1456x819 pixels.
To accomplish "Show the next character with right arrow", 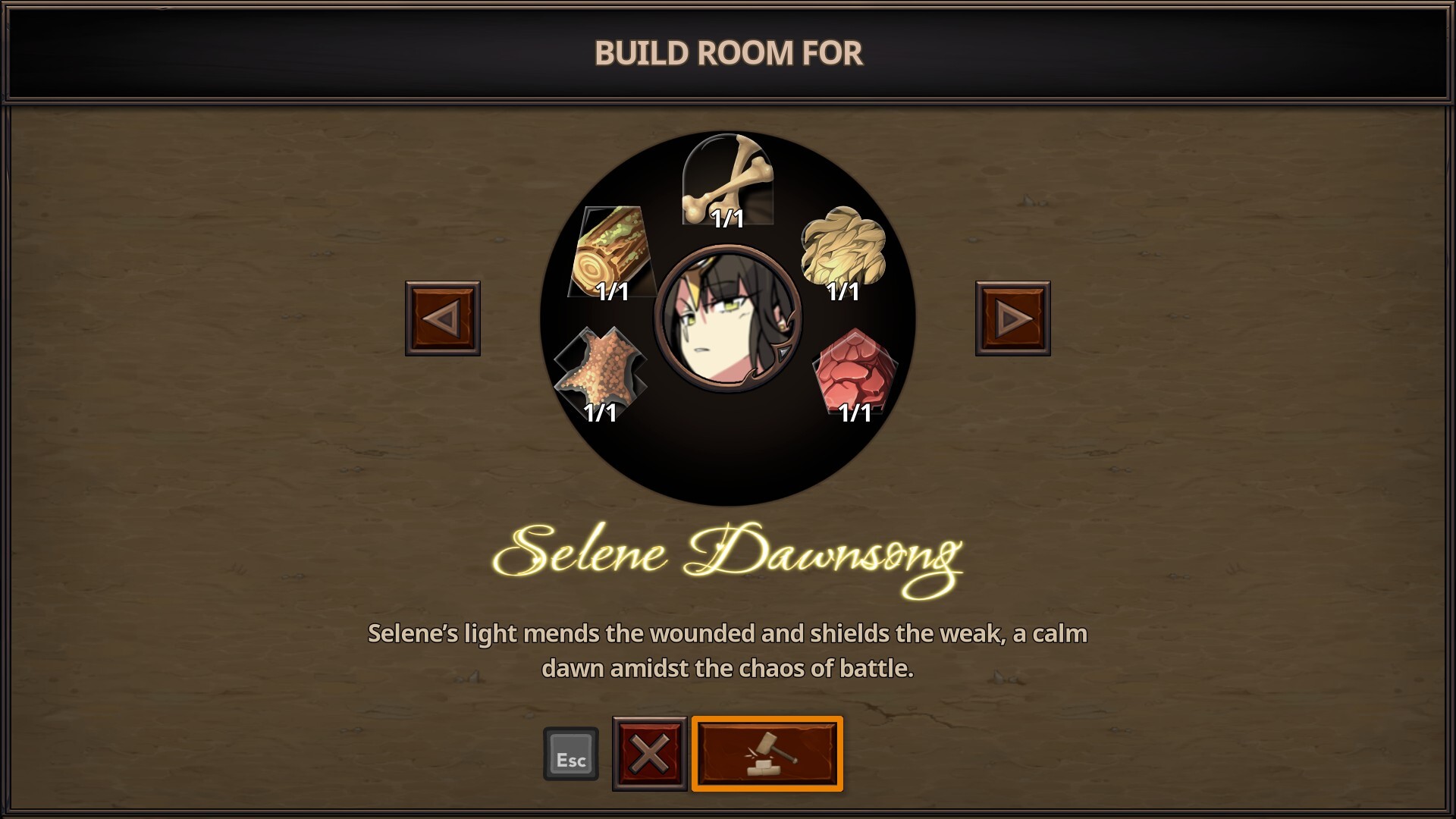I will click(x=1012, y=318).
